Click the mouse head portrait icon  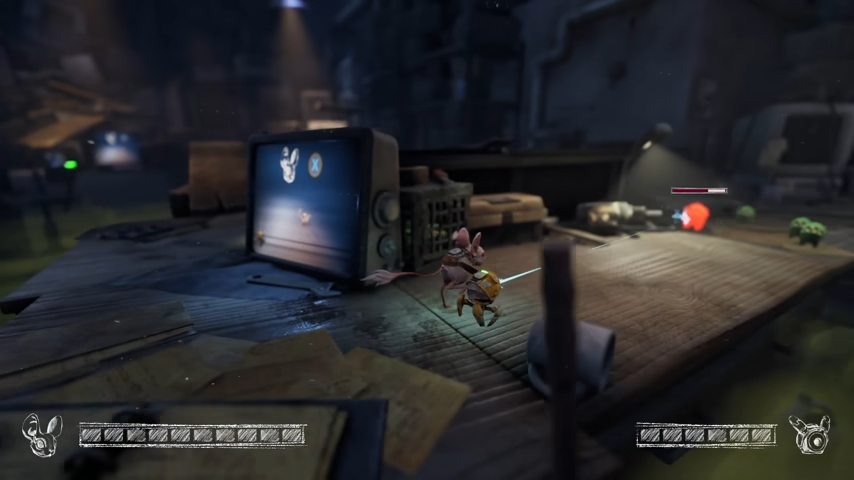point(42,435)
